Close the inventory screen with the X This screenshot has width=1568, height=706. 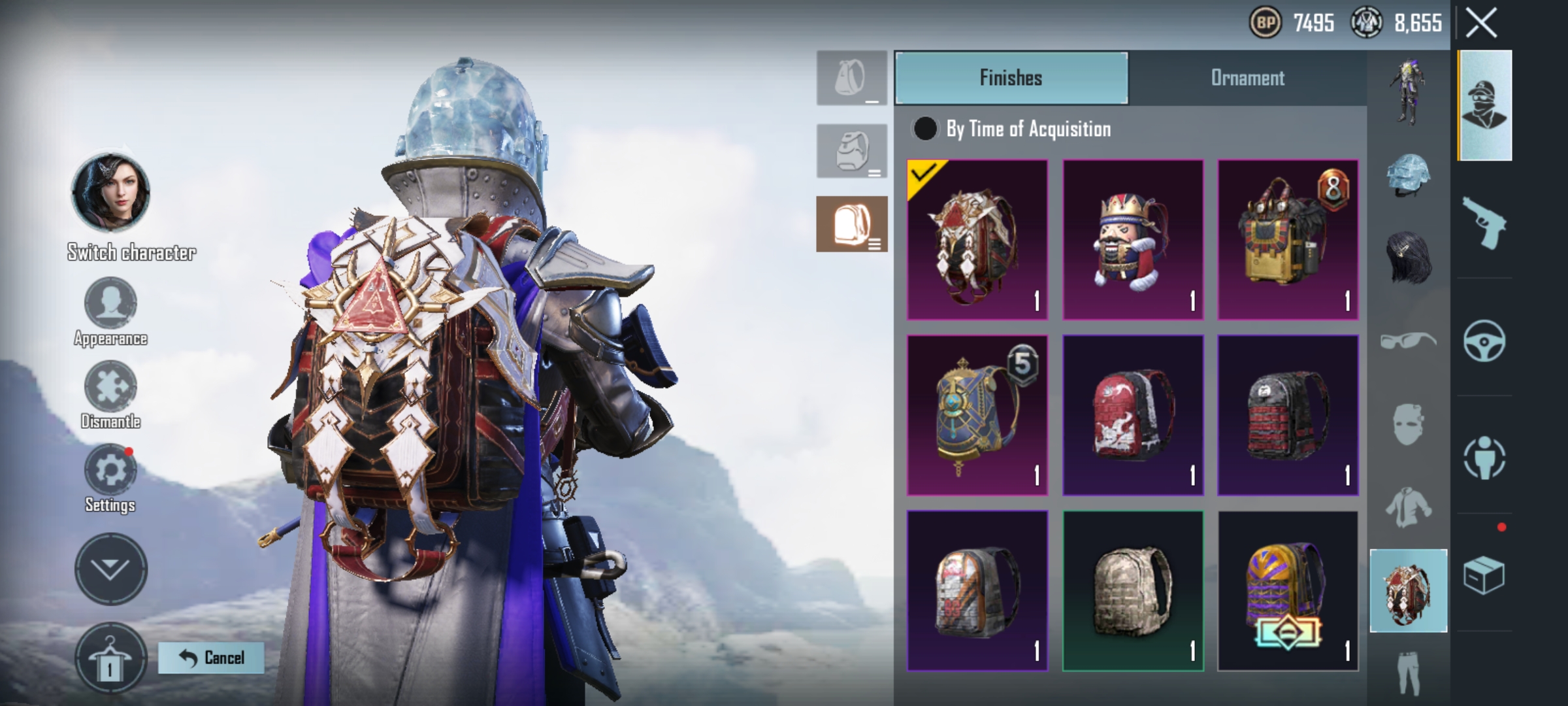click(1480, 24)
